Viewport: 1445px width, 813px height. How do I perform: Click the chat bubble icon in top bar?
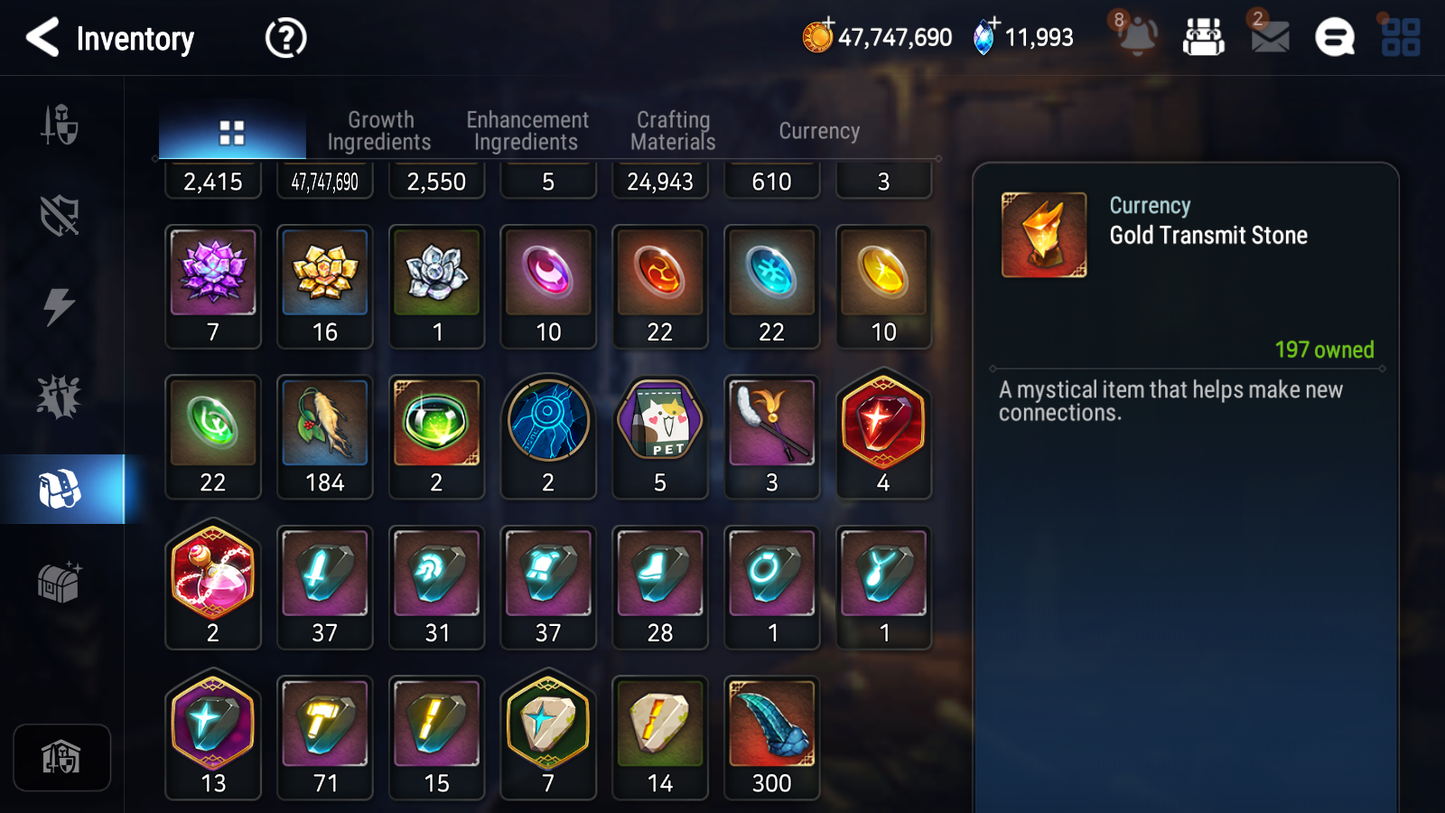(x=1334, y=37)
